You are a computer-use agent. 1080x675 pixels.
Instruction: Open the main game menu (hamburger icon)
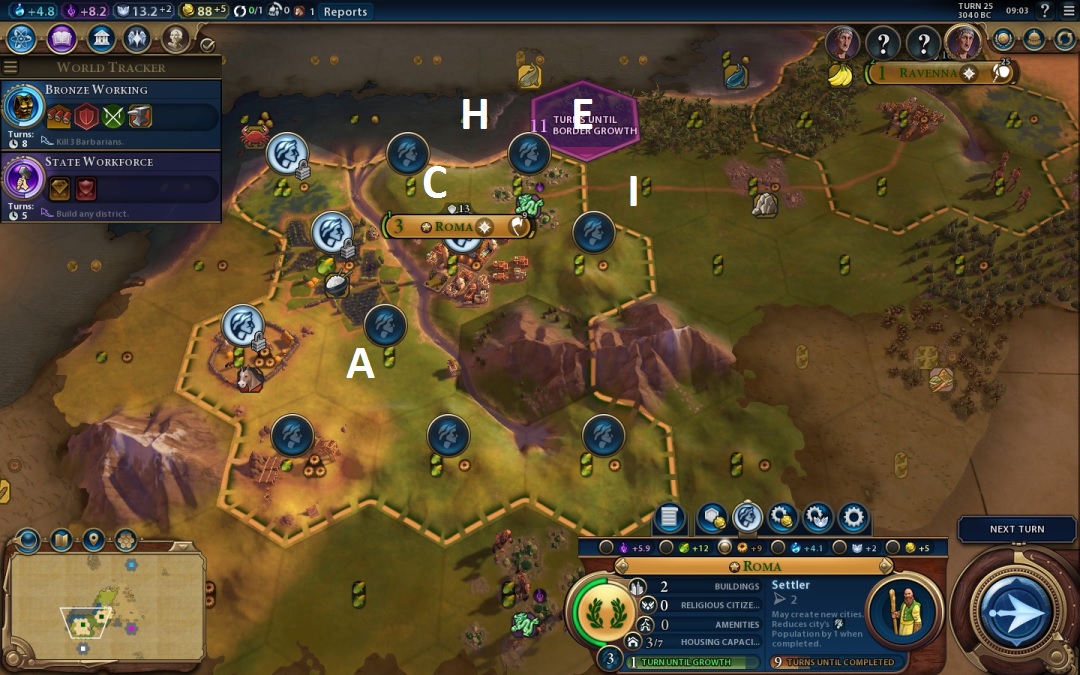[x=1068, y=11]
